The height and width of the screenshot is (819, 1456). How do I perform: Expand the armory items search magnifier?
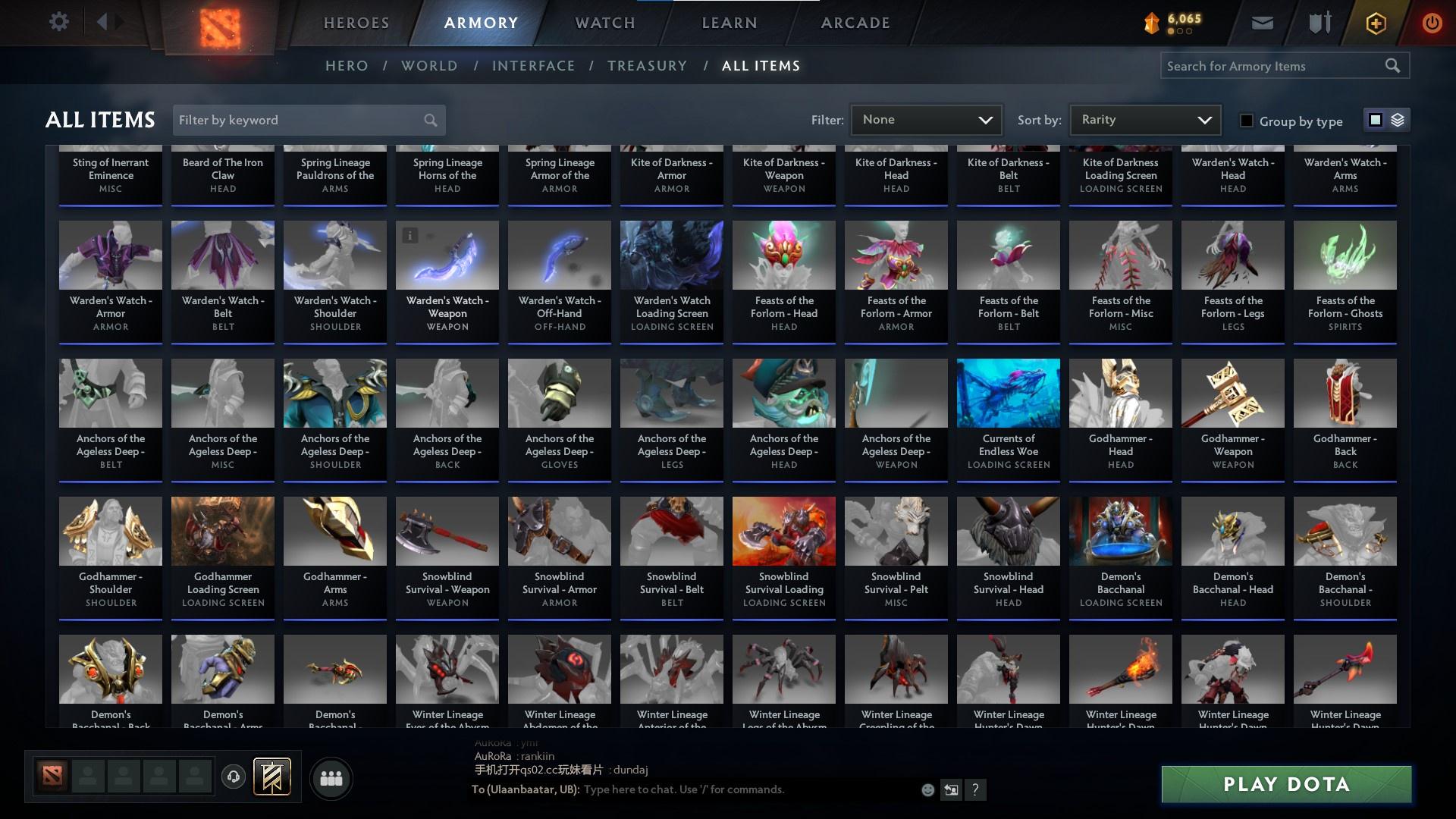click(x=1394, y=65)
